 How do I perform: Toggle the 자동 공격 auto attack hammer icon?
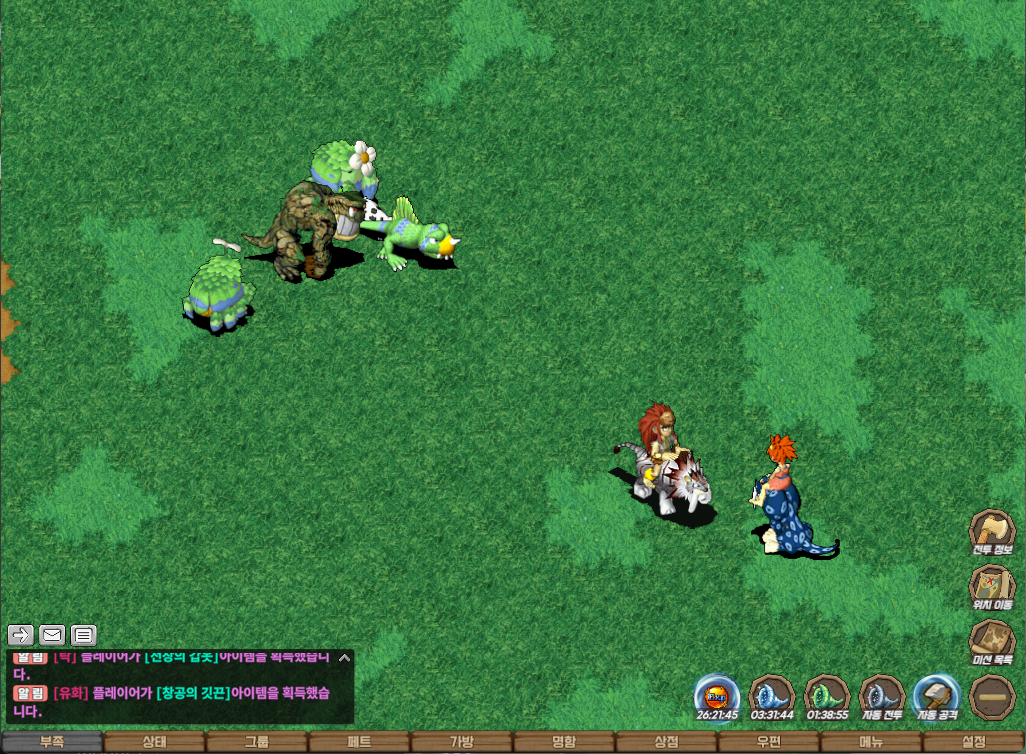coord(937,695)
